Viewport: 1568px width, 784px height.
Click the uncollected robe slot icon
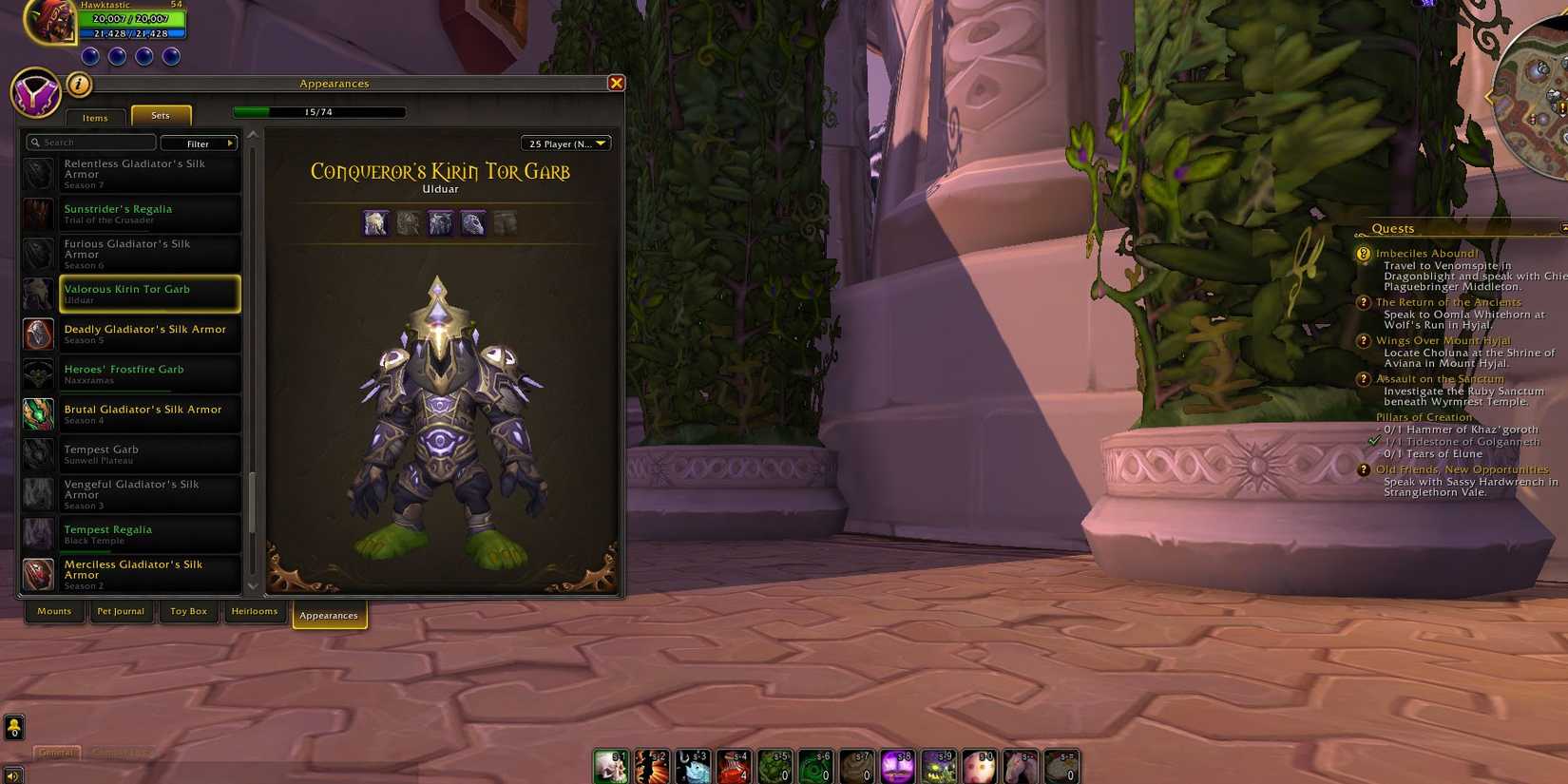tap(505, 221)
